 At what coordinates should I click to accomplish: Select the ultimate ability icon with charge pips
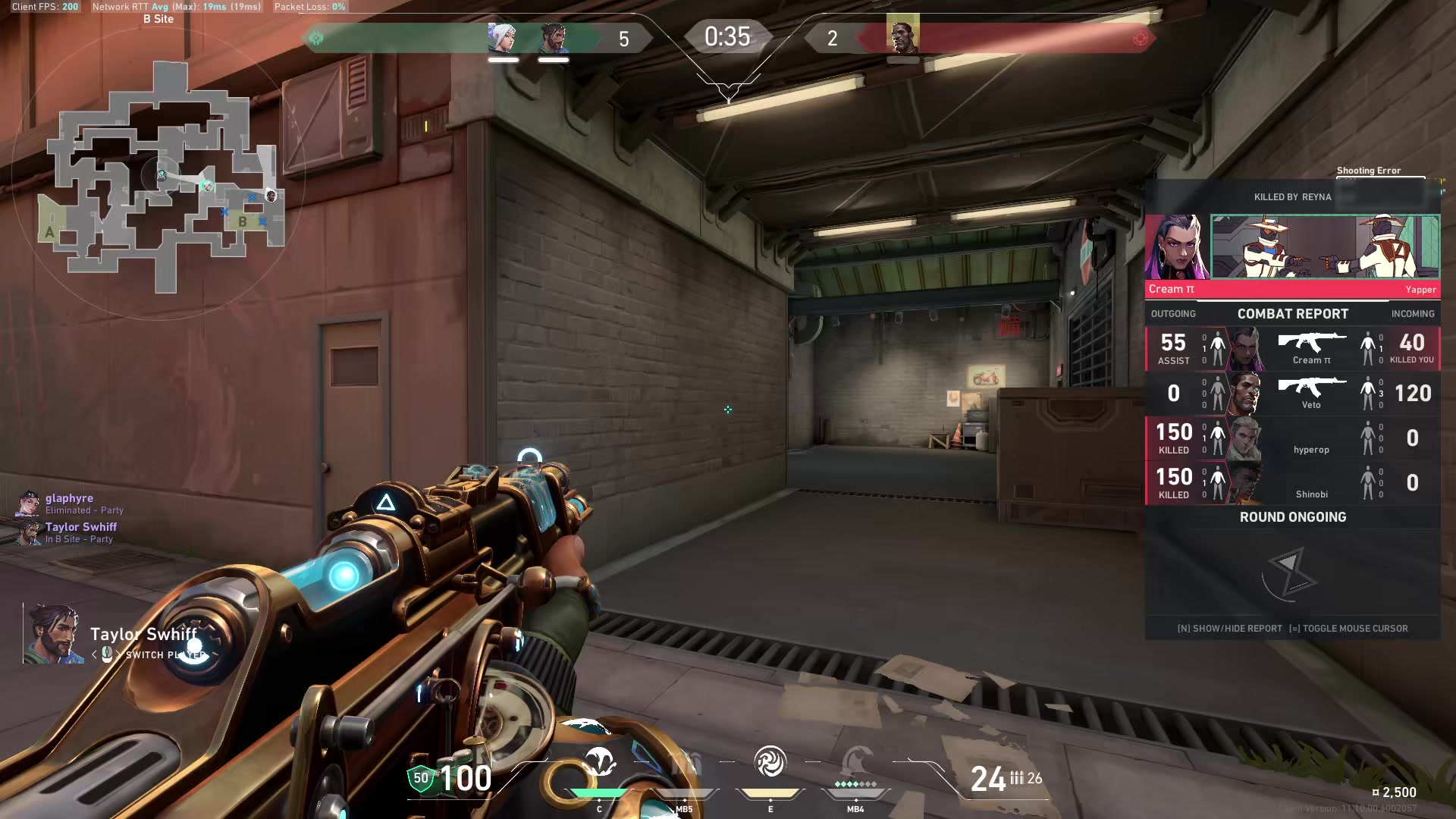coord(855,764)
